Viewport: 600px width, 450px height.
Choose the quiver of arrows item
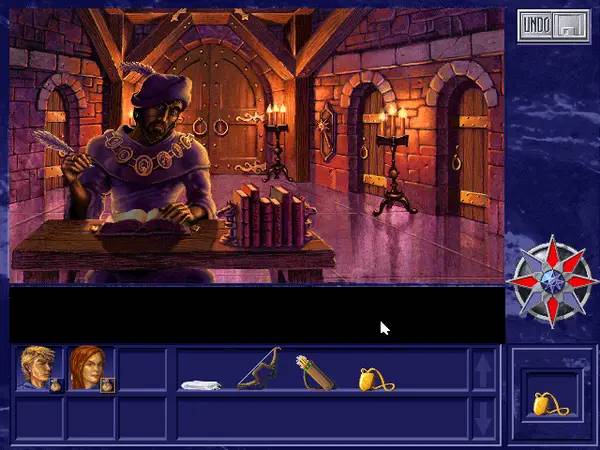[314, 372]
